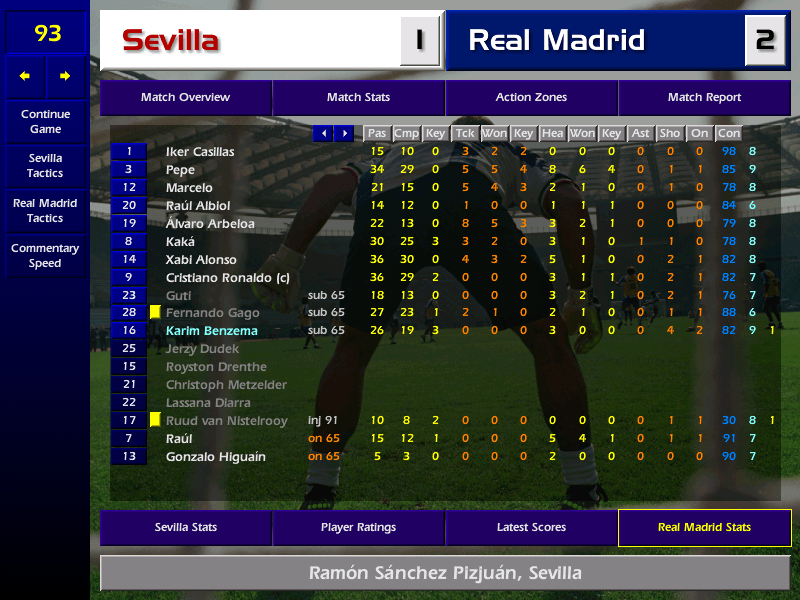Viewport: 800px width, 600px height.
Task: Go forward with the right yellow arrow
Action: (65, 76)
